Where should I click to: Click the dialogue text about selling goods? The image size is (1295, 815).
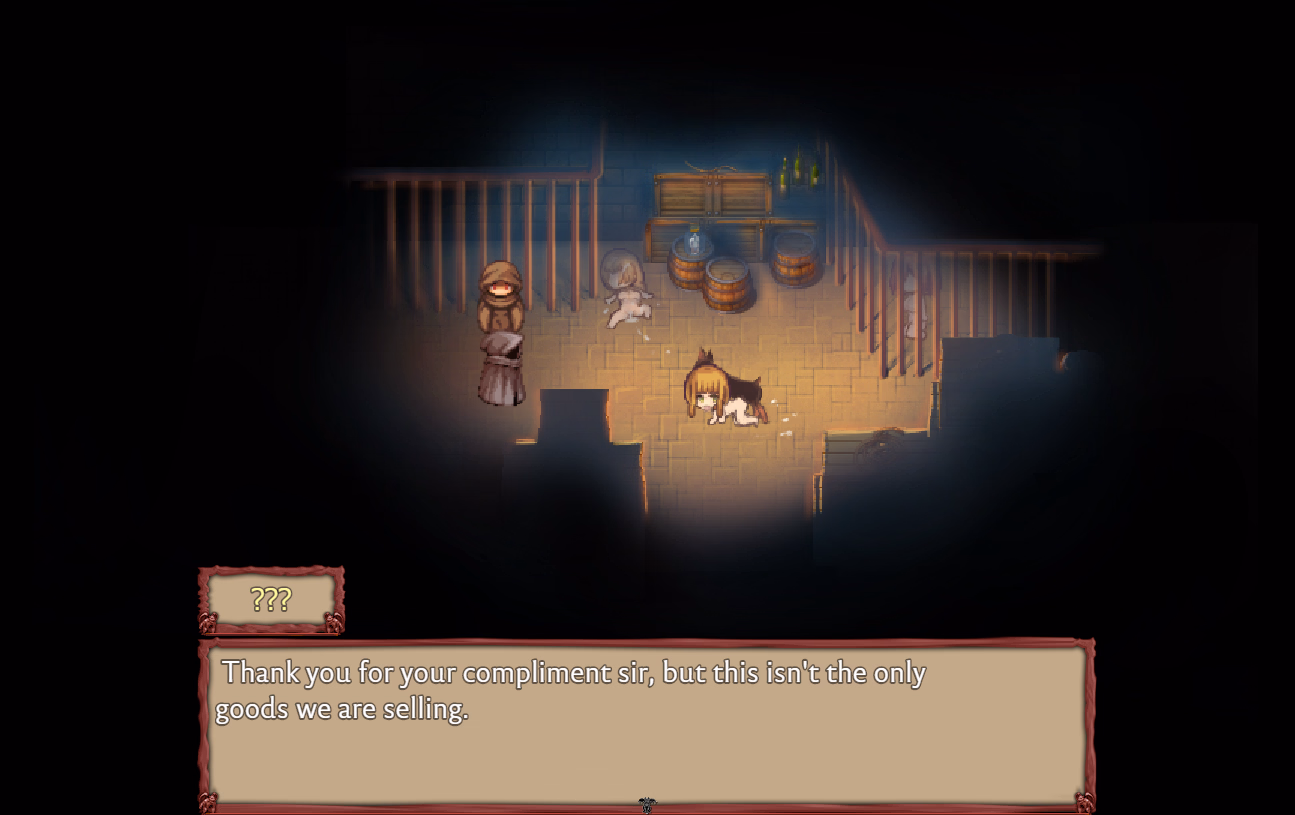coord(570,690)
